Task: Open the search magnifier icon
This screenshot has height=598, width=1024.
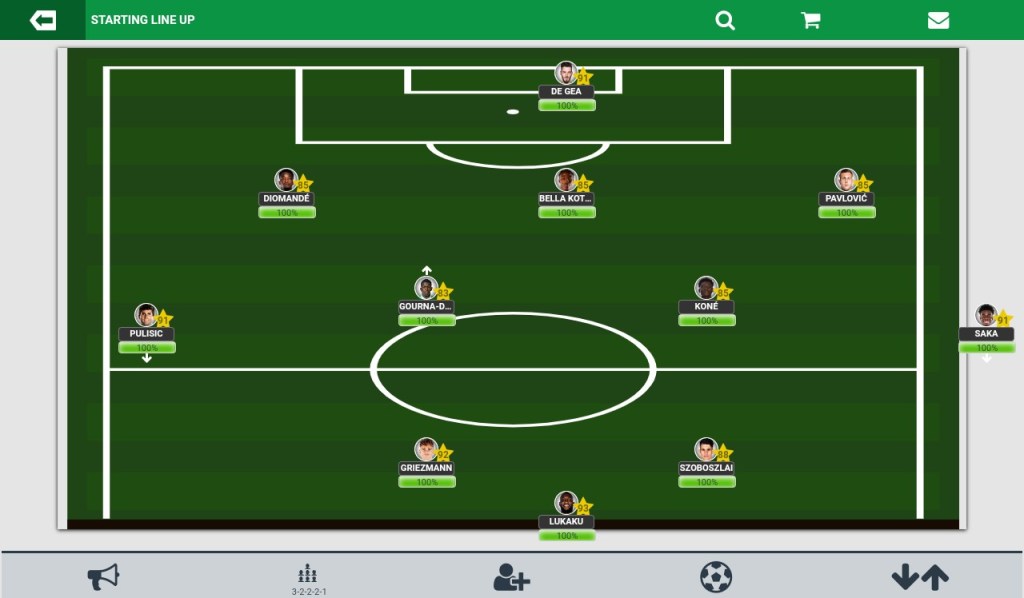Action: tap(725, 20)
